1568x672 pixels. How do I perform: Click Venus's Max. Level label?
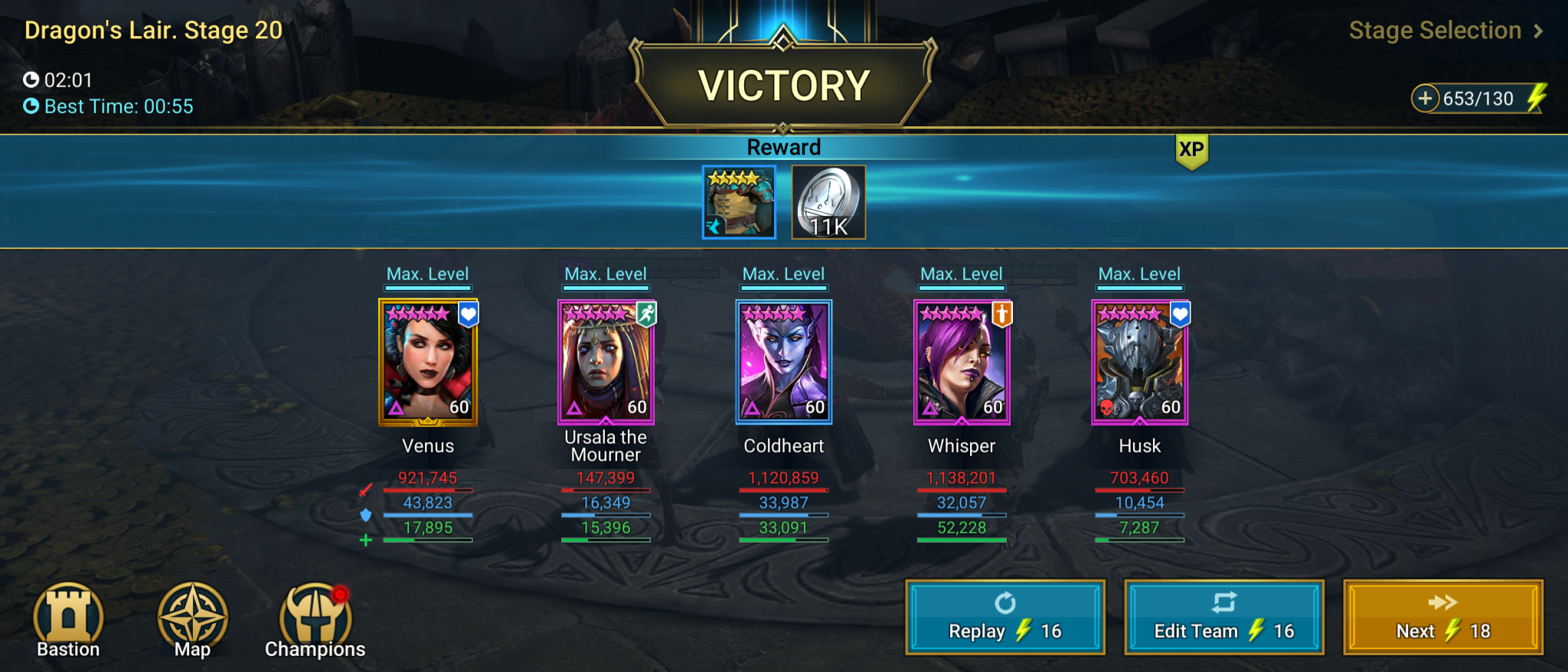427,273
